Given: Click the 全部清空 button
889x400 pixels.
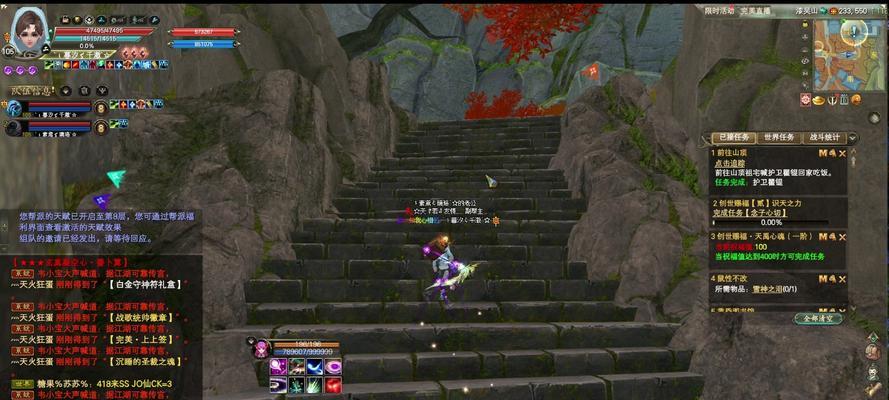Looking at the screenshot, I should [x=818, y=318].
